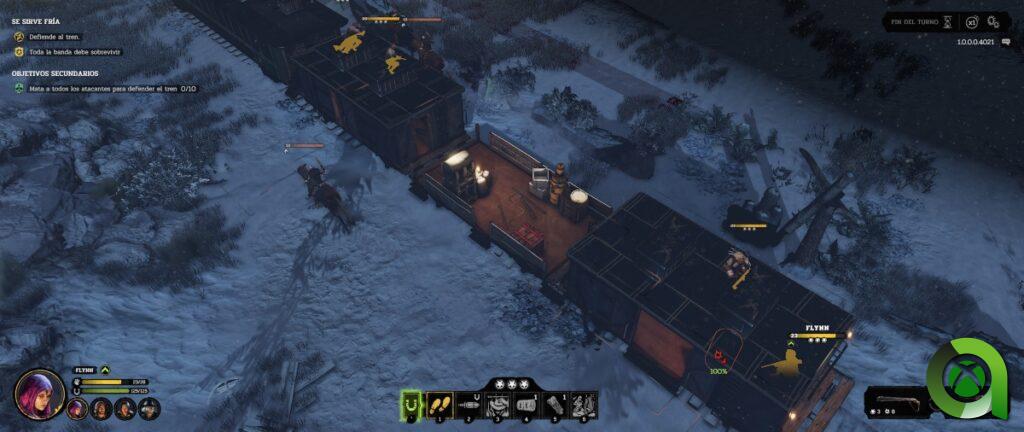This screenshot has width=1024, height=432.
Task: Switch to the second party member portrait
Action: click(x=100, y=408)
